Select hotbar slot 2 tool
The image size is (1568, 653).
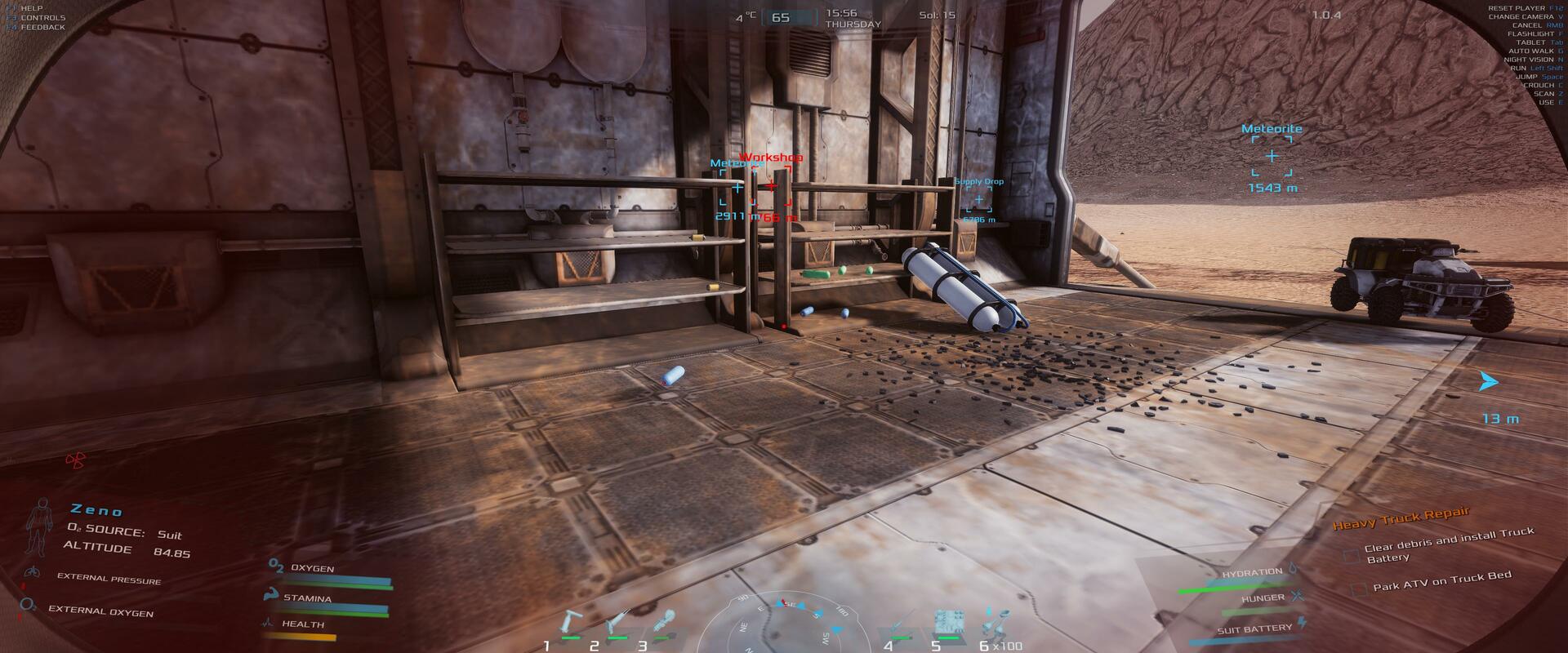coord(617,624)
